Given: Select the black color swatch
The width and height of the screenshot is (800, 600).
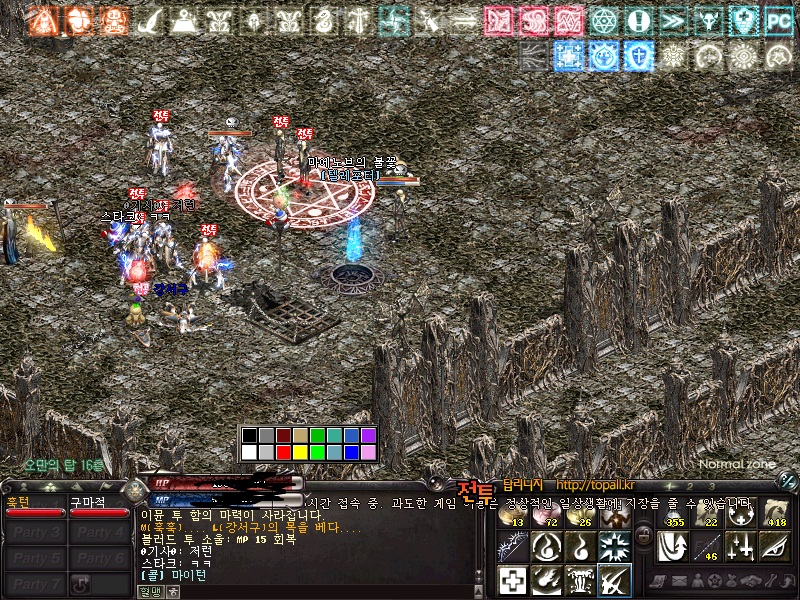Looking at the screenshot, I should [249, 435].
